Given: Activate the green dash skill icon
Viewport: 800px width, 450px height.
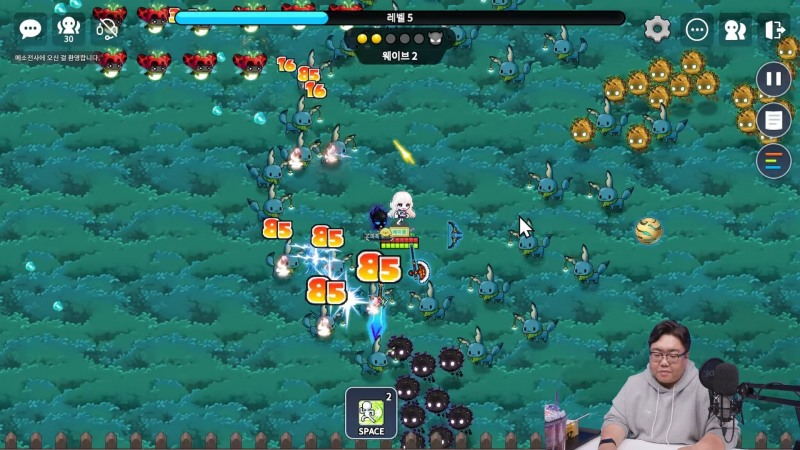Looking at the screenshot, I should click(x=371, y=412).
